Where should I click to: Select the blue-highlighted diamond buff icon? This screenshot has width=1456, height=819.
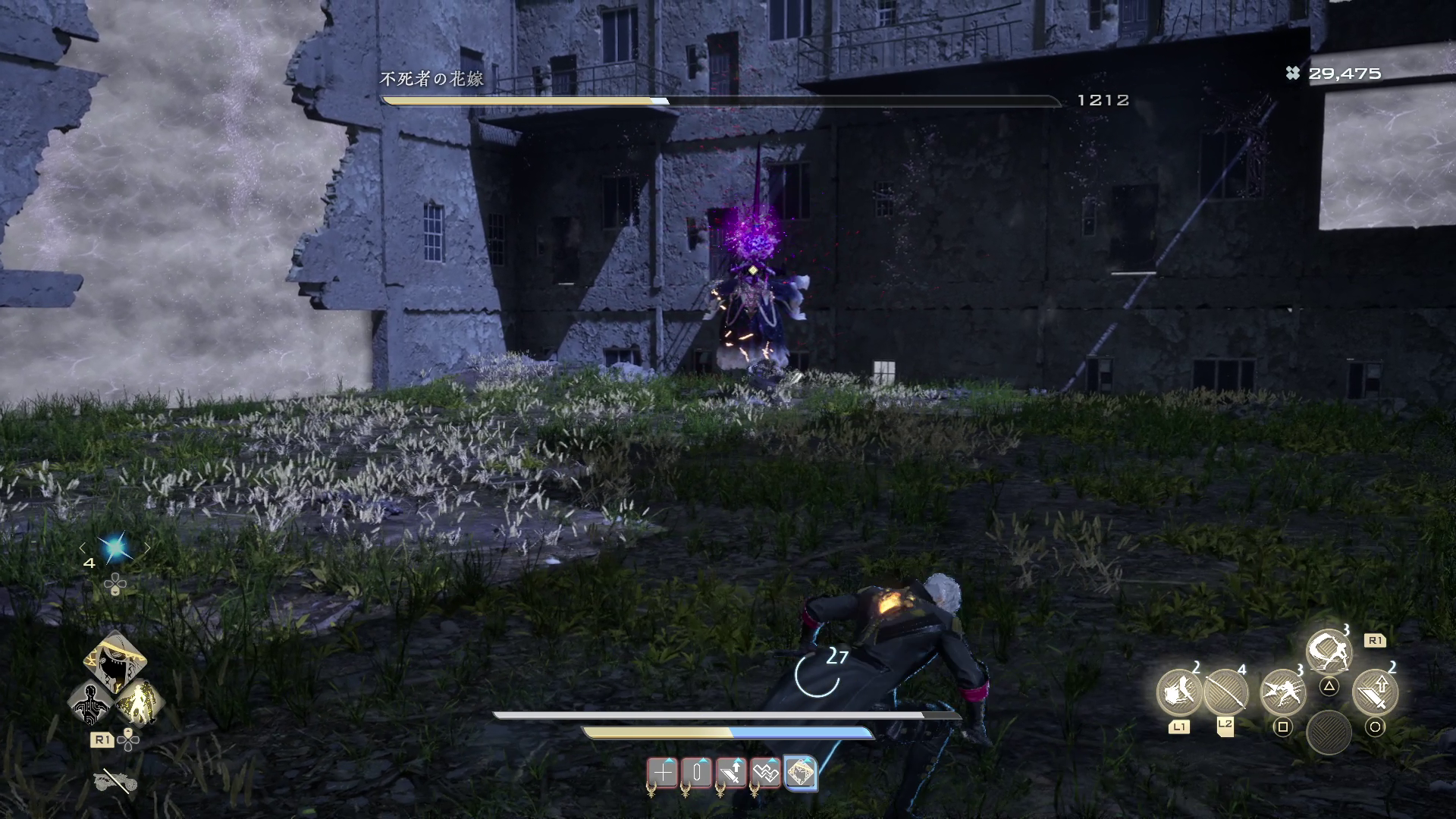(x=801, y=773)
